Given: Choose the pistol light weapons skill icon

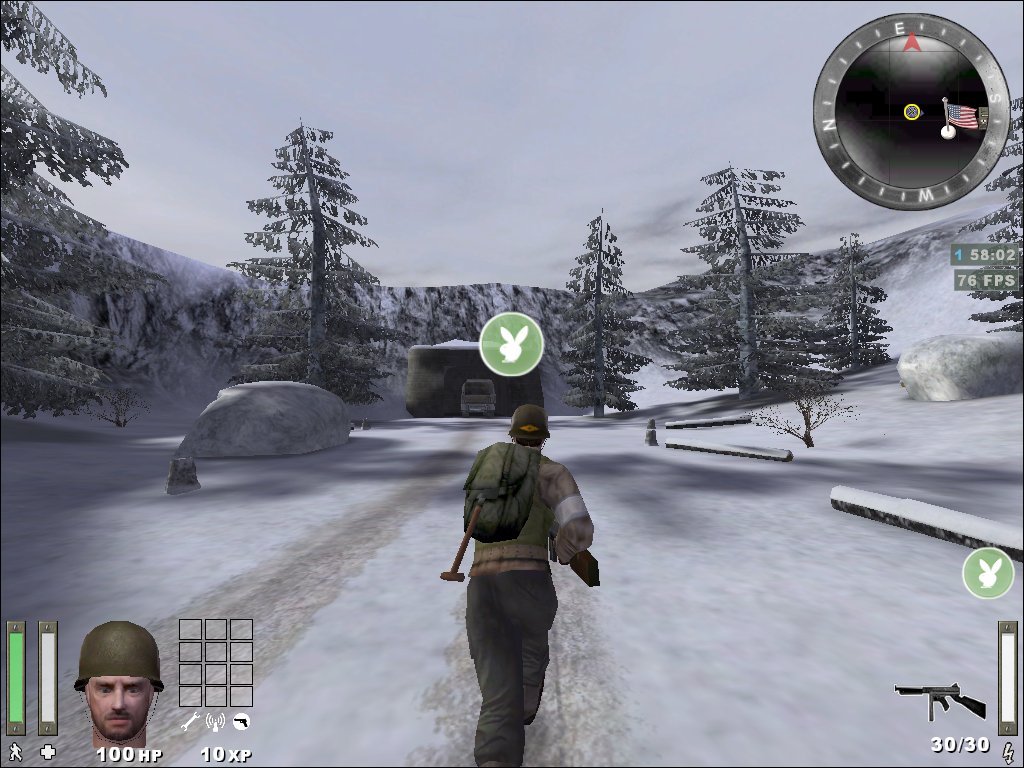Looking at the screenshot, I should point(241,721).
